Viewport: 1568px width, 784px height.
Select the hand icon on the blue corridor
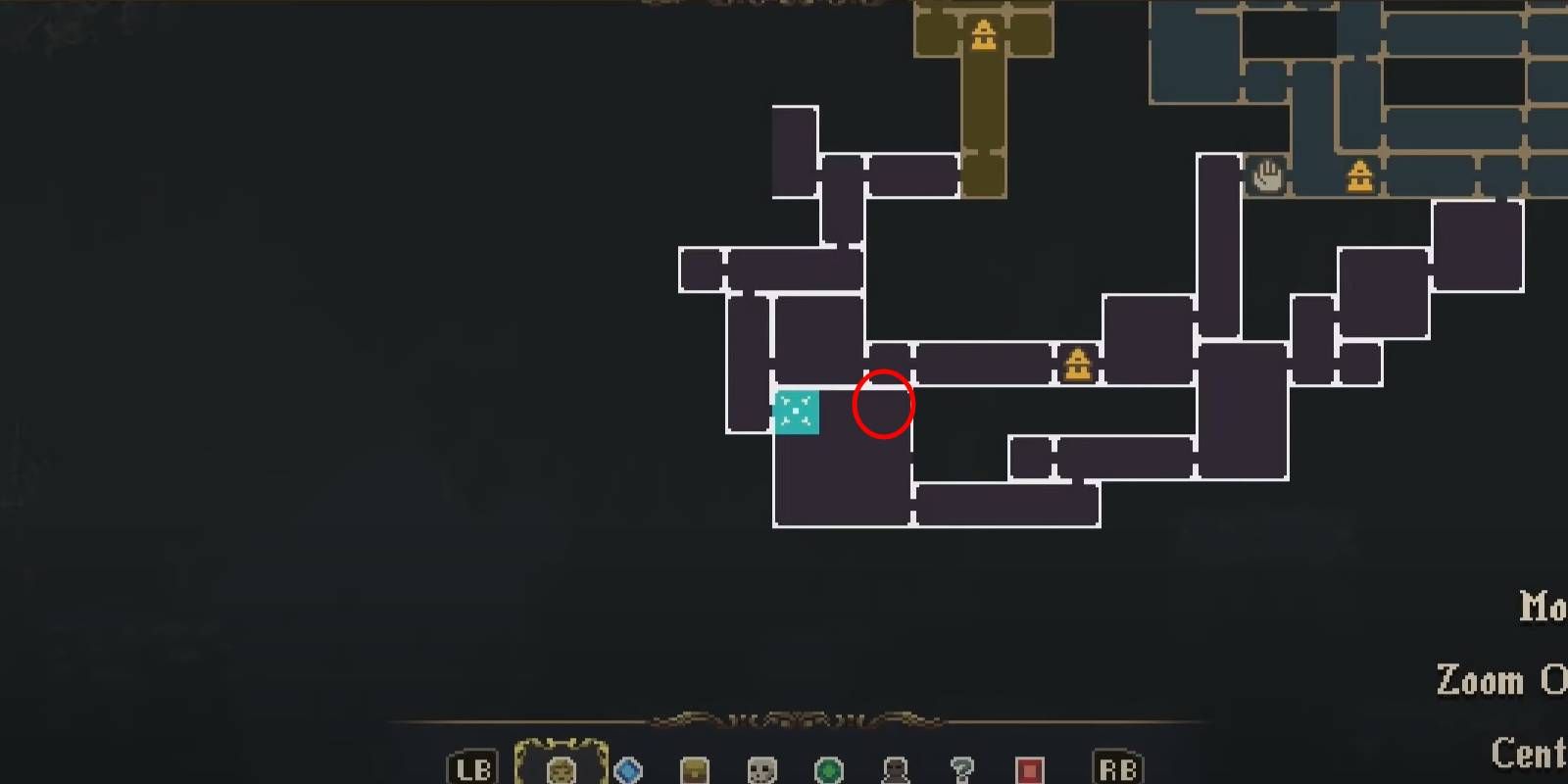coord(1267,173)
